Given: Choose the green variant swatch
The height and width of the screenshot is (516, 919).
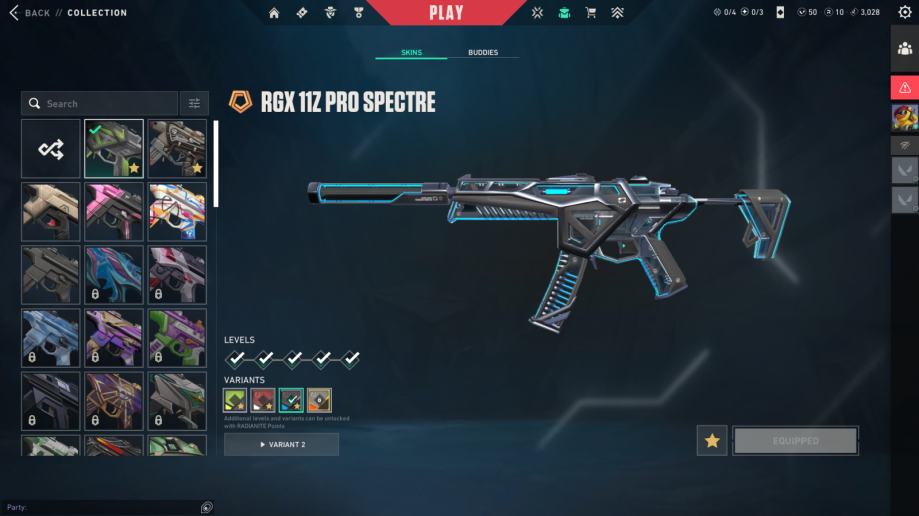Looking at the screenshot, I should [x=235, y=400].
